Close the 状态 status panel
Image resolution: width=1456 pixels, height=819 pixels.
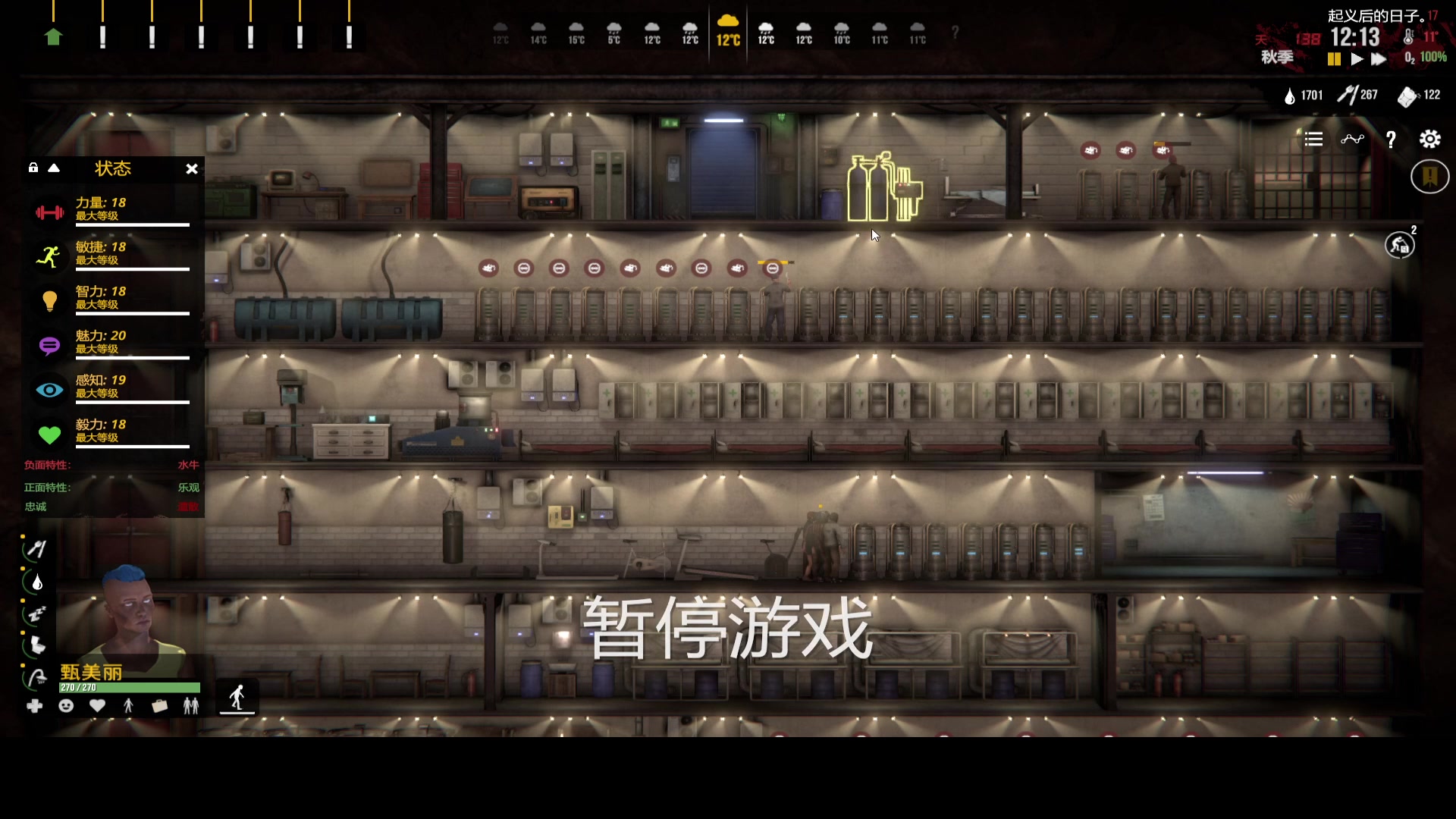click(x=192, y=169)
